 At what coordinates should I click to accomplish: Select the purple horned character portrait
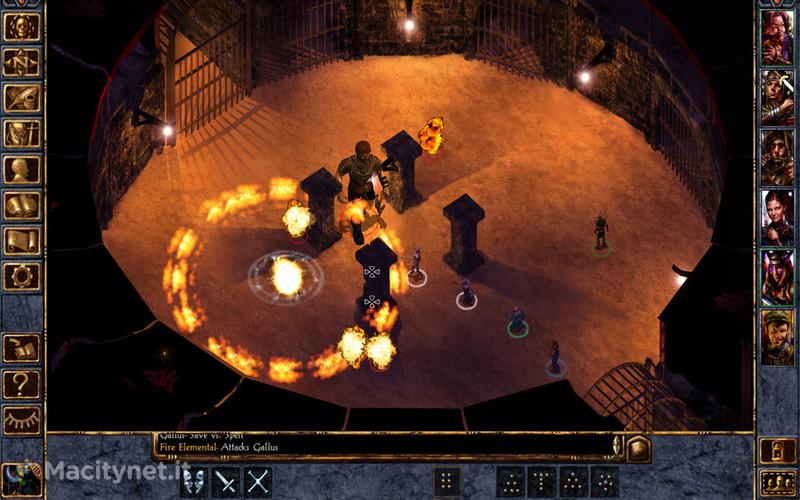(777, 277)
